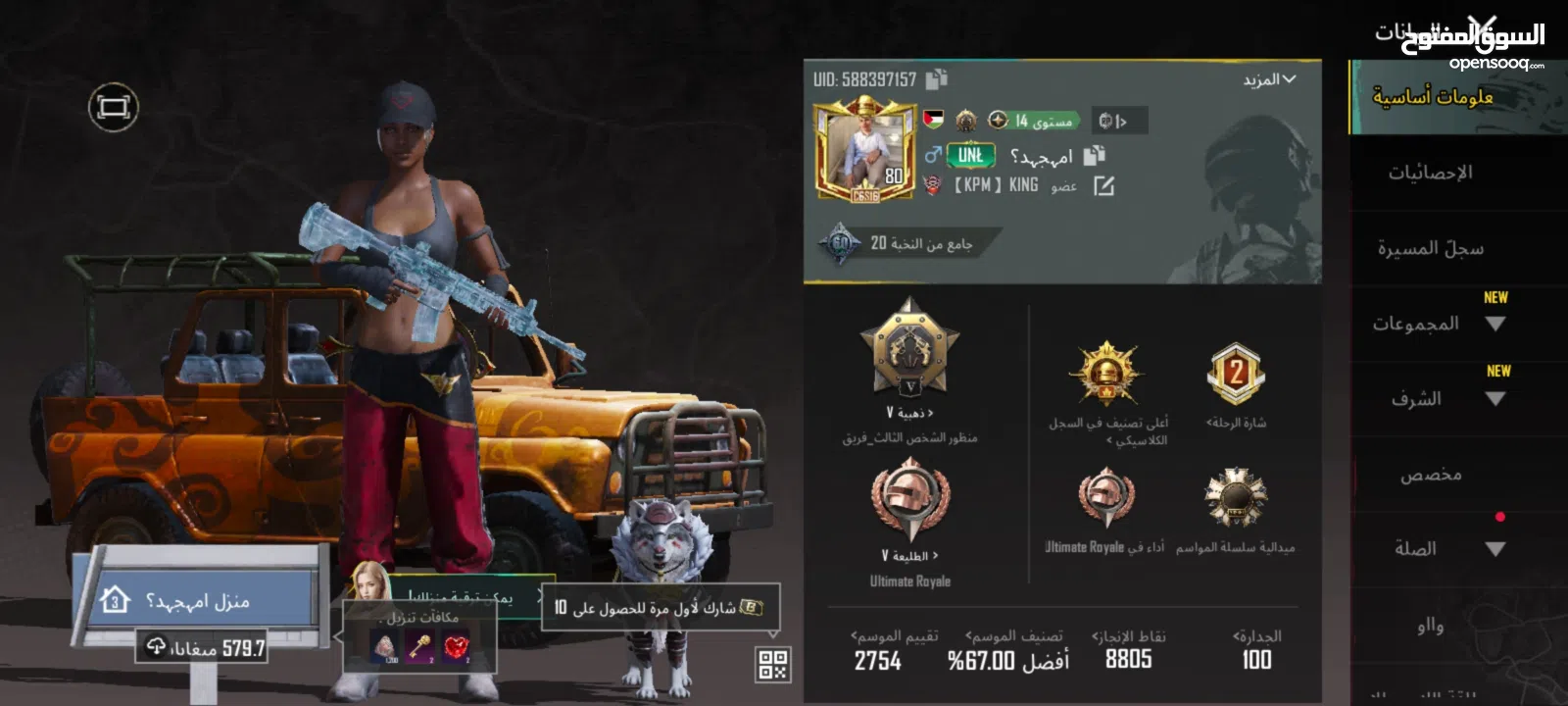Copy the player UID
The height and width of the screenshot is (706, 1568).
(x=937, y=79)
